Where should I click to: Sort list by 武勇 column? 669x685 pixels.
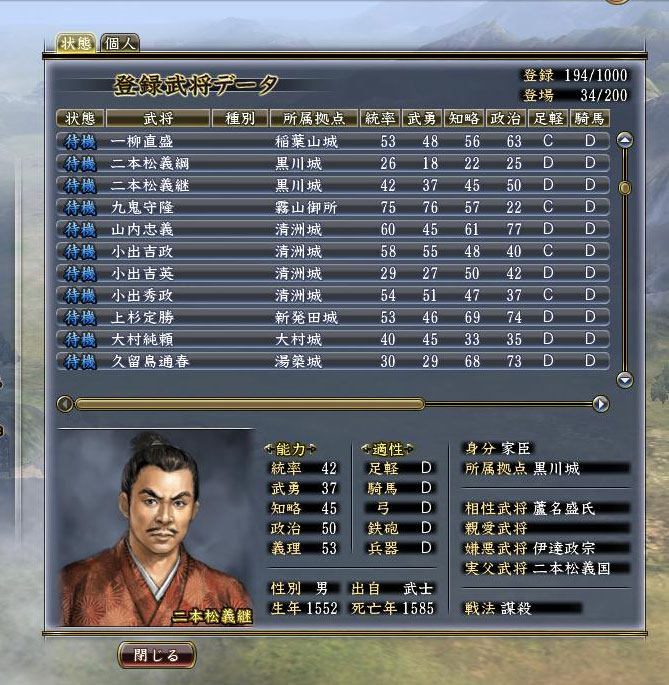tap(422, 118)
